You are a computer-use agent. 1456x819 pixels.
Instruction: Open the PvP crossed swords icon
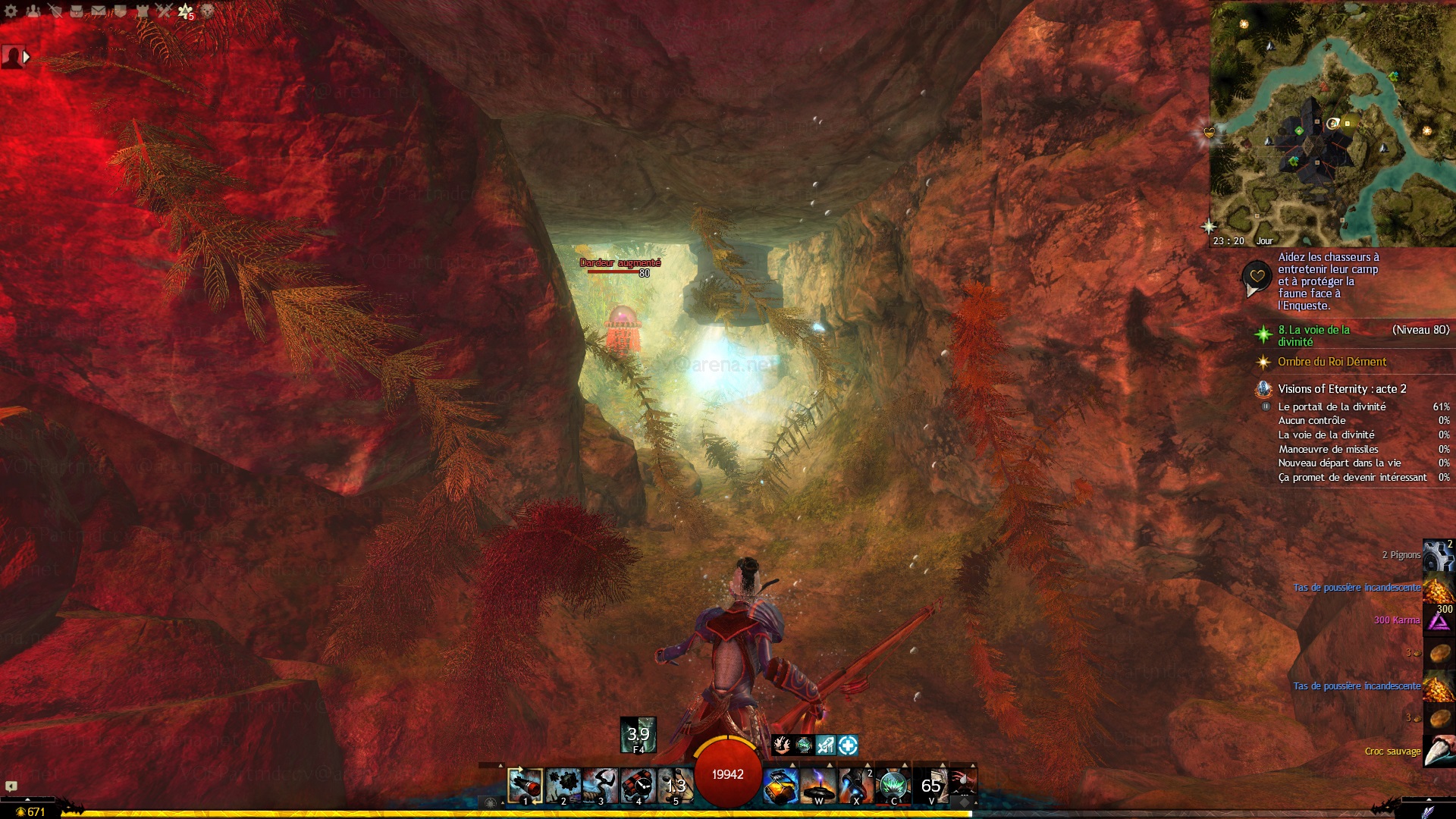(x=164, y=11)
